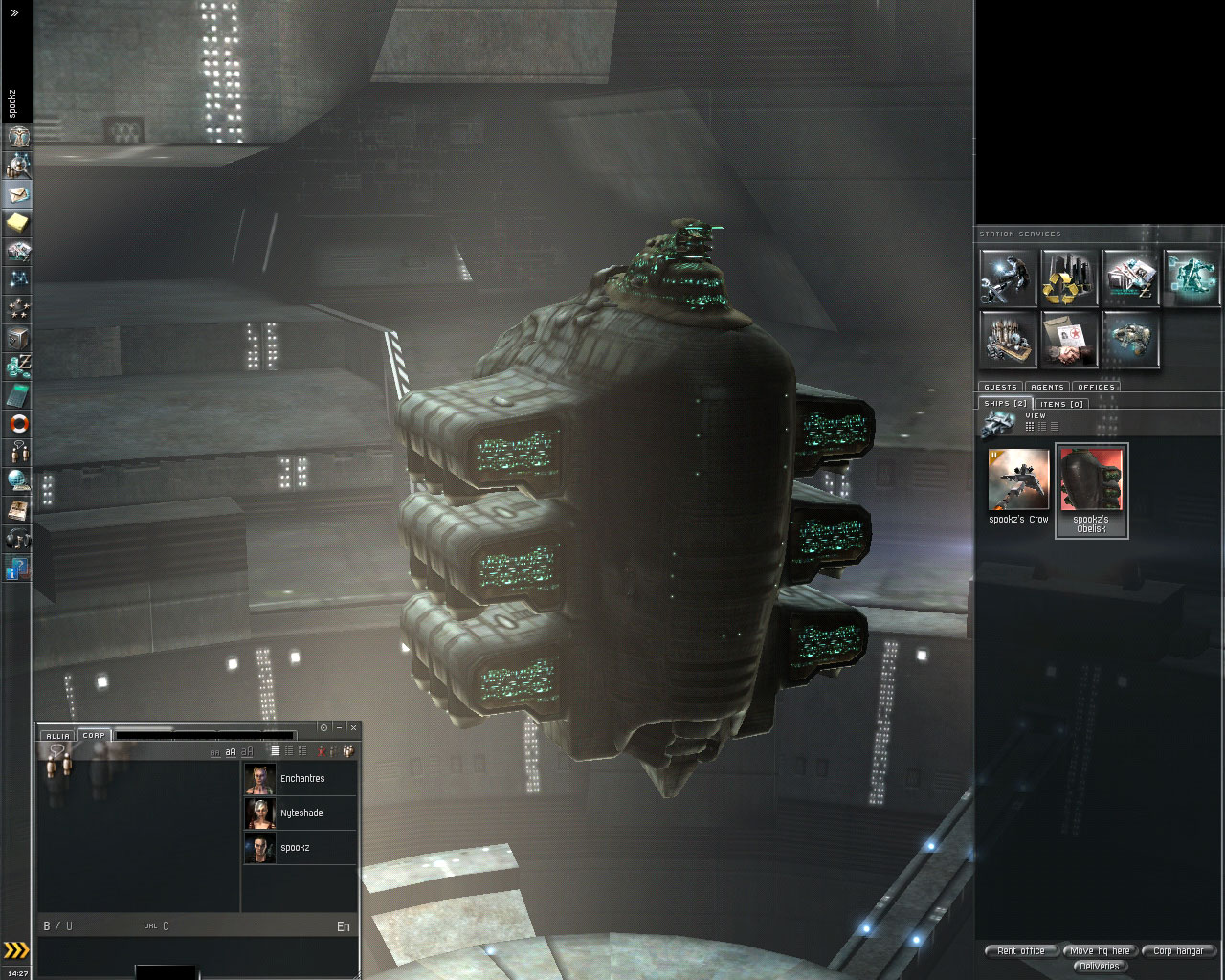
Task: Click the Move hq here button
Action: [1100, 950]
